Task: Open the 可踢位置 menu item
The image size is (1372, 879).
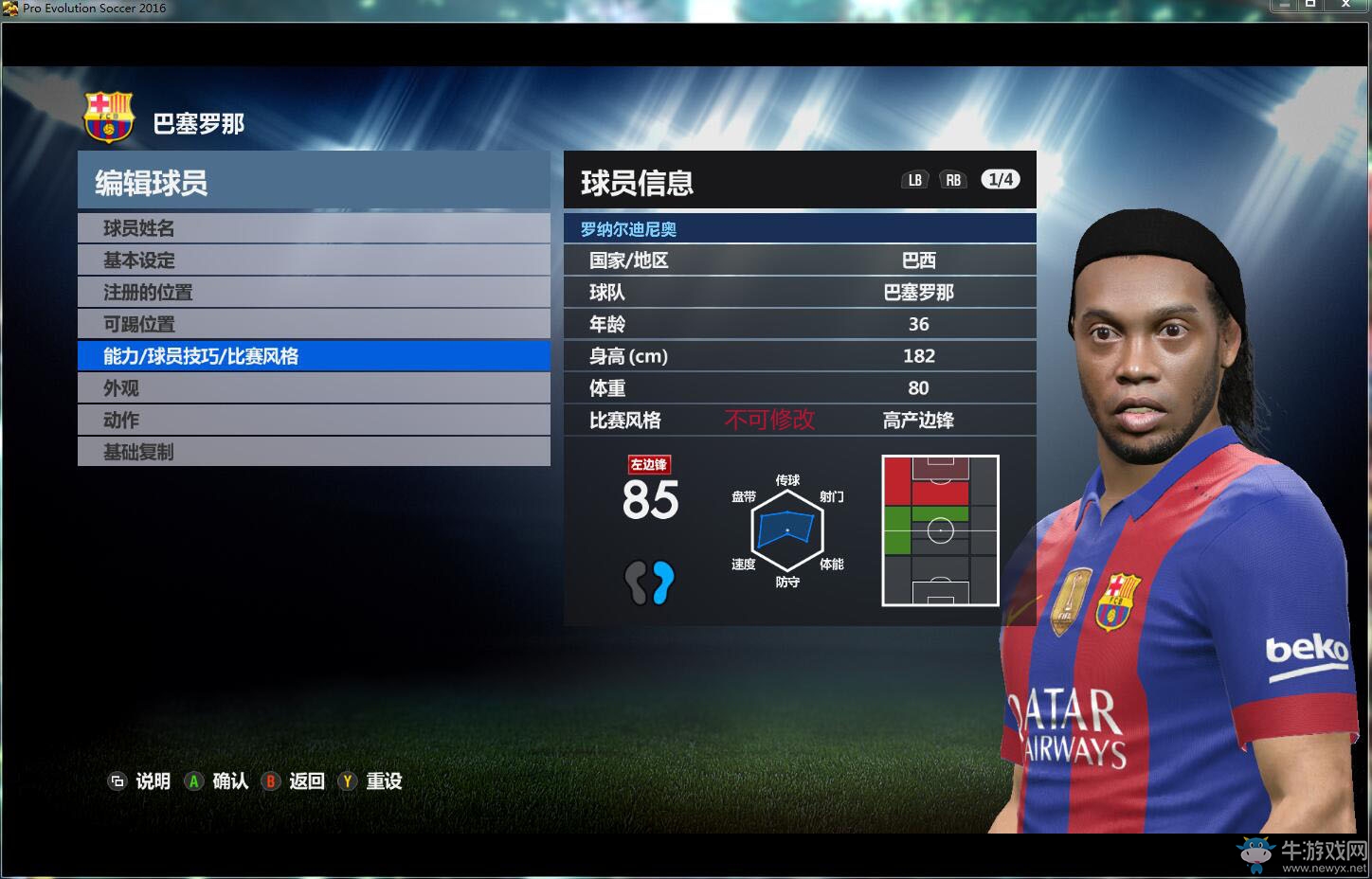Action: [x=313, y=324]
